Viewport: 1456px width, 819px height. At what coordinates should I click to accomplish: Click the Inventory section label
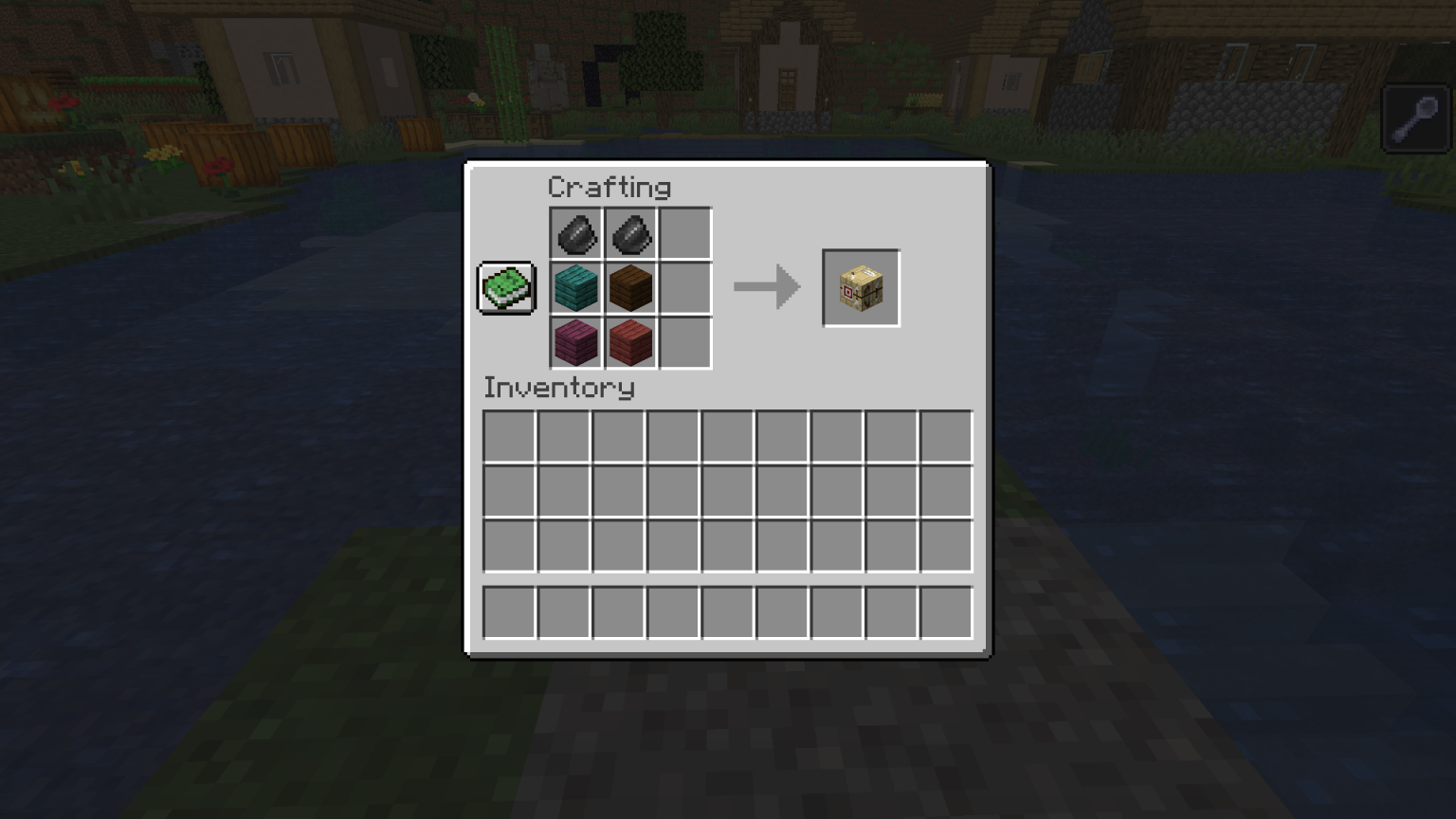559,388
